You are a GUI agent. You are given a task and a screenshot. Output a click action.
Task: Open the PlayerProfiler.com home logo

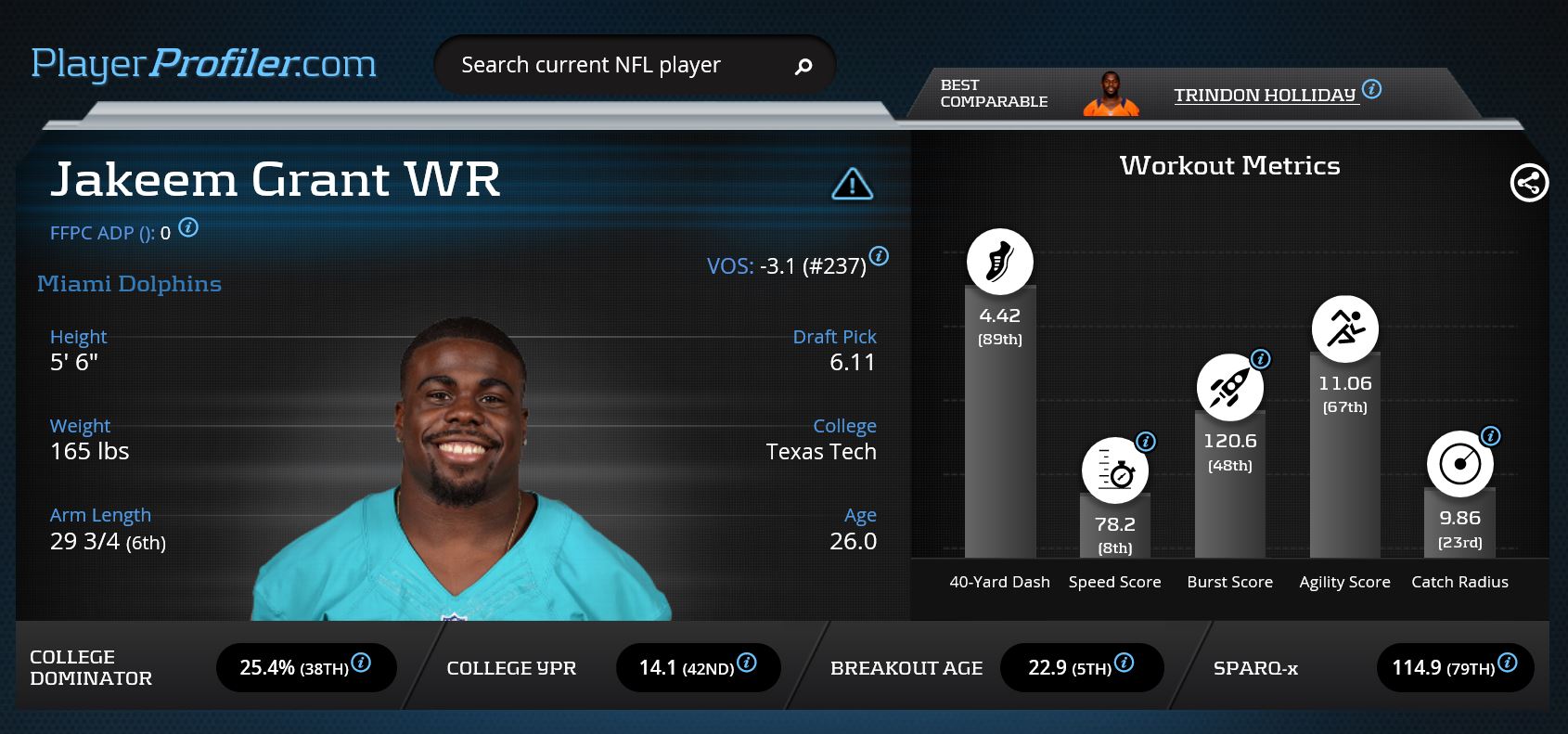(203, 64)
